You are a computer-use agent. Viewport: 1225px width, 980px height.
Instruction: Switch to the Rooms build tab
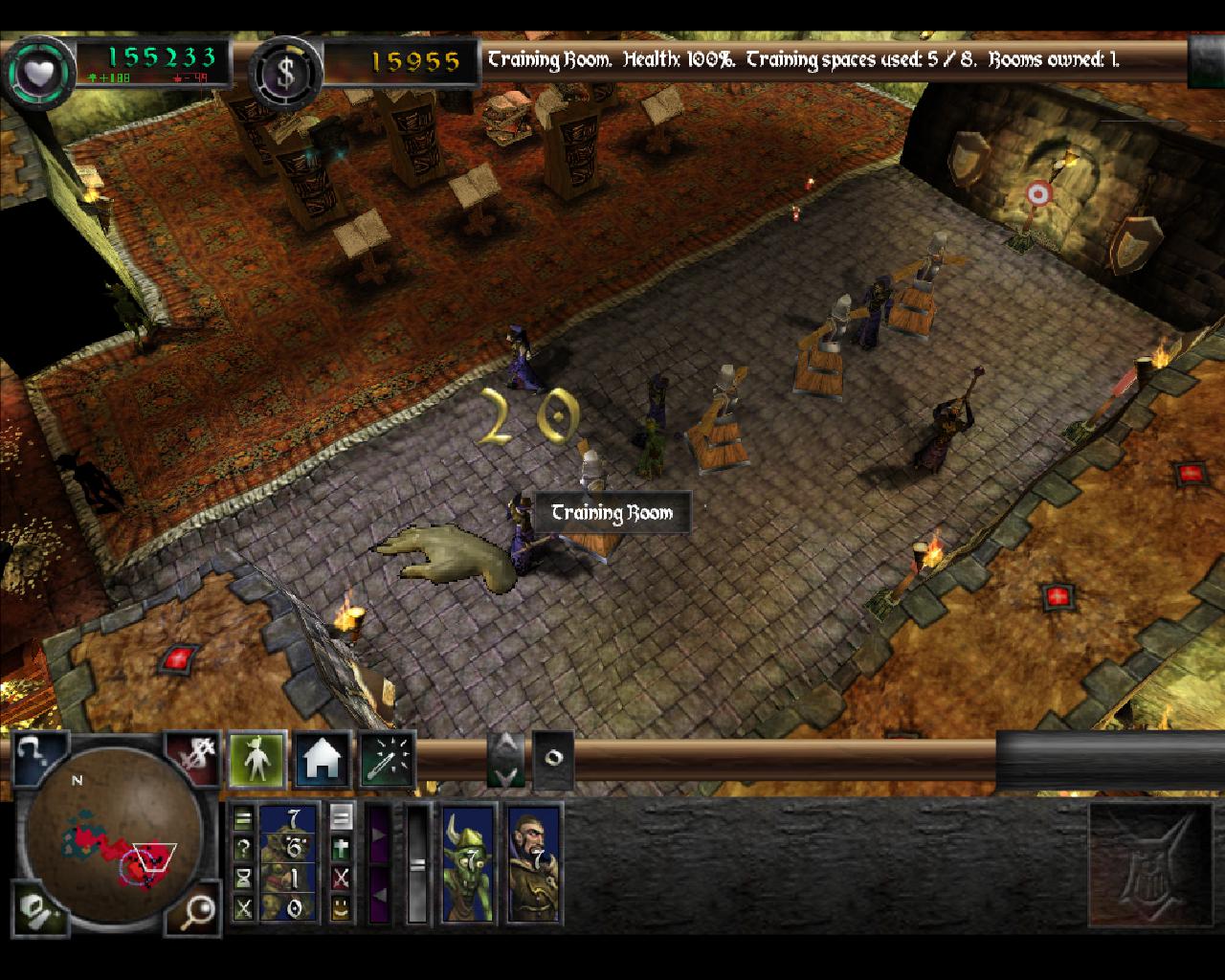click(x=323, y=761)
